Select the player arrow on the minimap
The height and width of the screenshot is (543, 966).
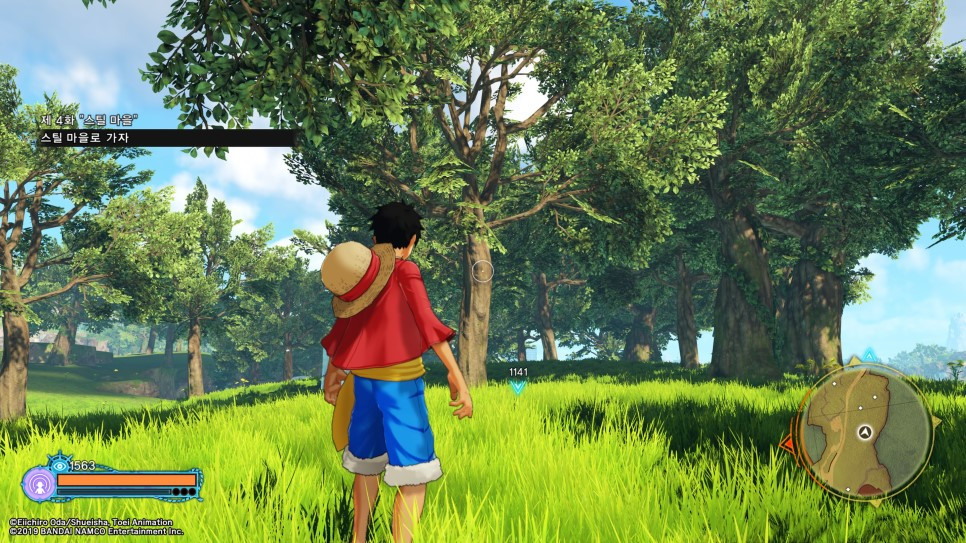[x=866, y=432]
